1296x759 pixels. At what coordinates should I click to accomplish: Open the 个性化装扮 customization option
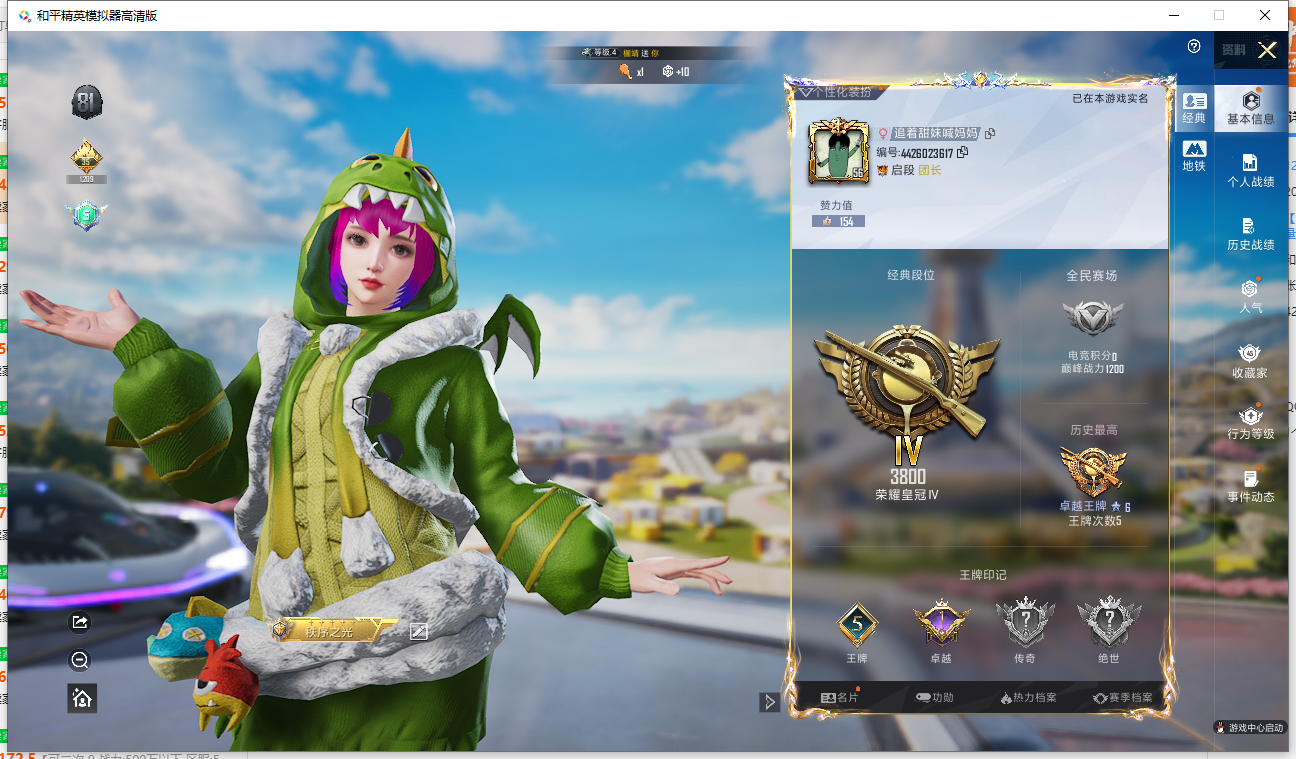[x=835, y=92]
